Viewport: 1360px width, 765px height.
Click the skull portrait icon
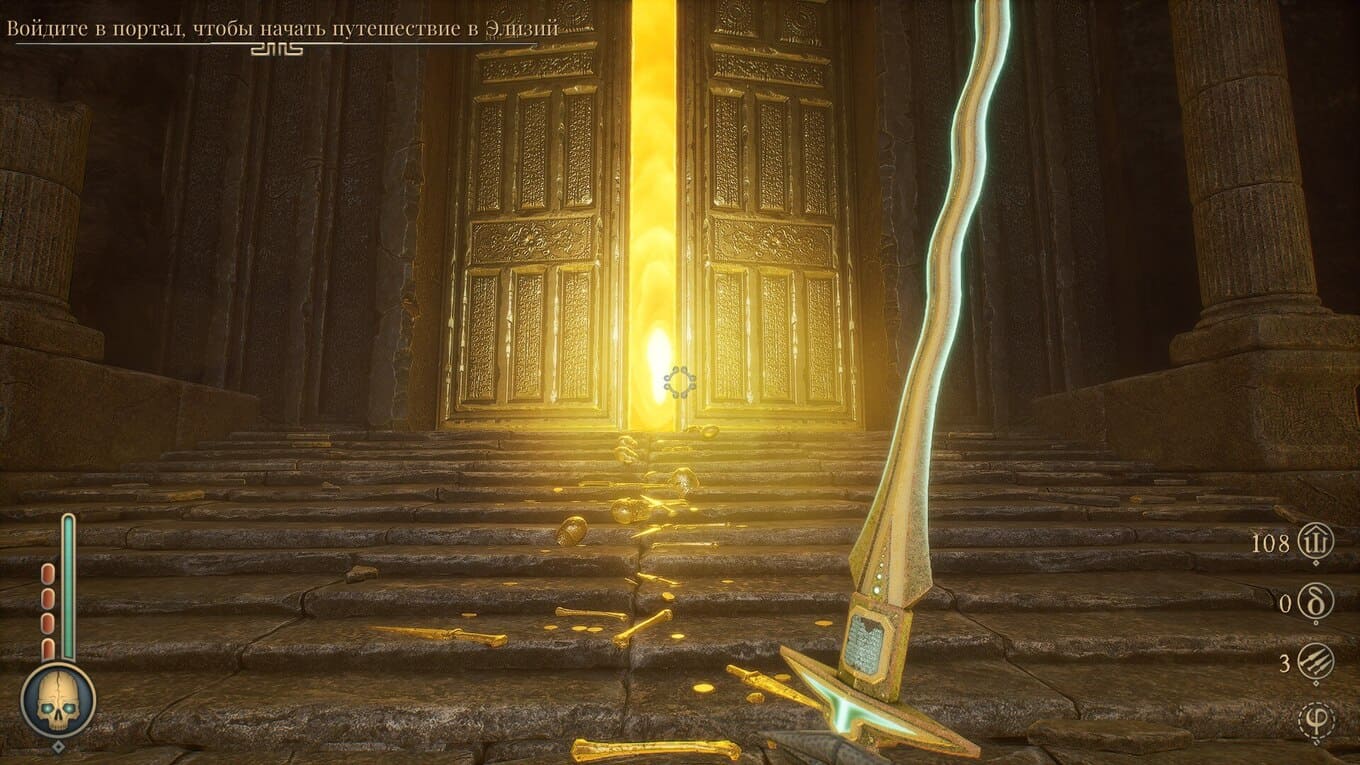pyautogui.click(x=58, y=700)
